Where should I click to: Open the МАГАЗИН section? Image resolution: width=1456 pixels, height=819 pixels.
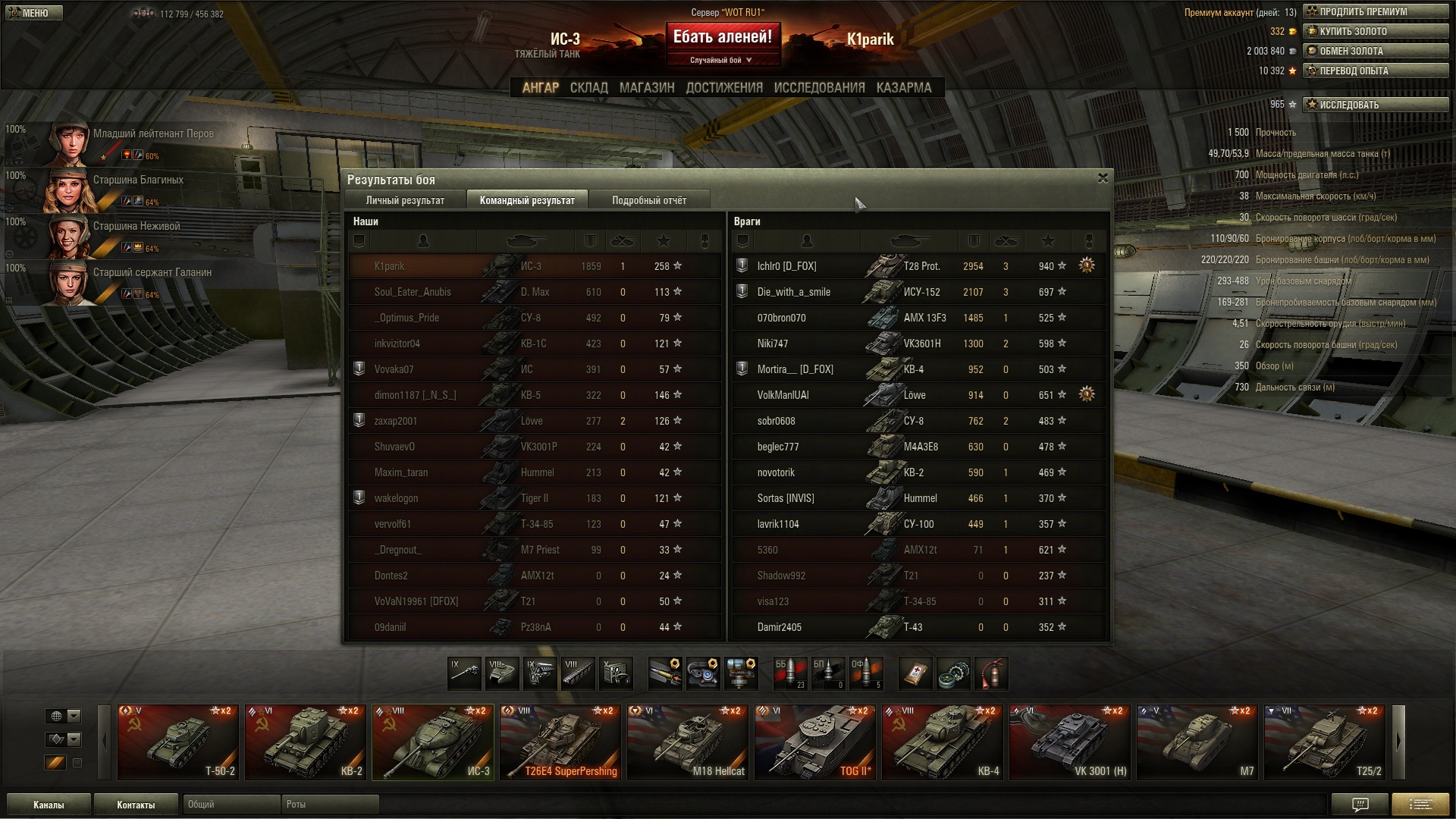[646, 88]
